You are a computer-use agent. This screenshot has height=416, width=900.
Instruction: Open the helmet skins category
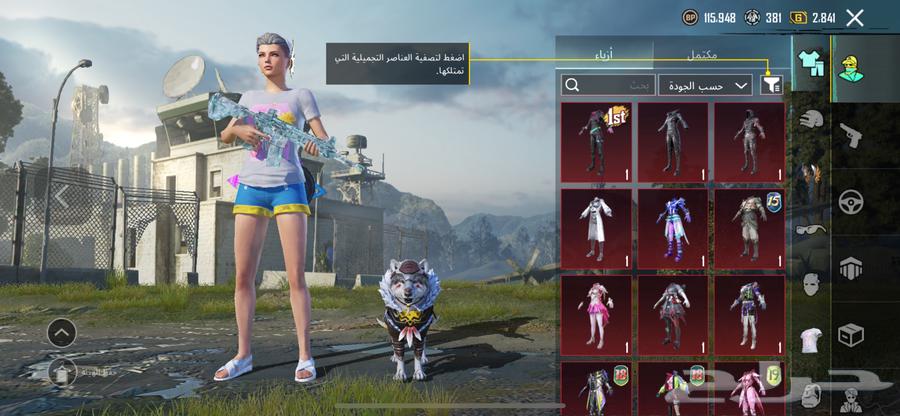[810, 119]
